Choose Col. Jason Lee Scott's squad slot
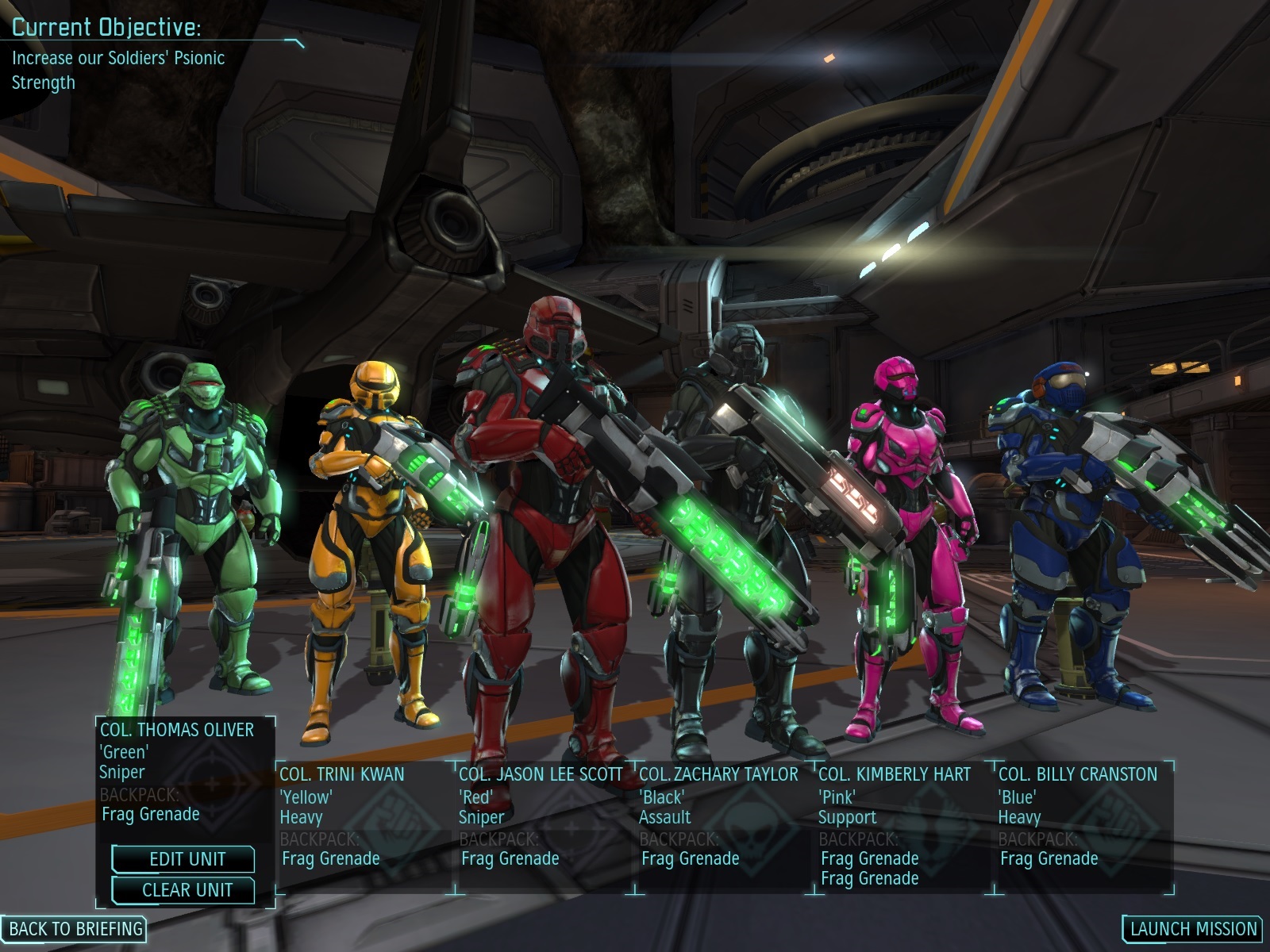Viewport: 1270px width, 952px height. pos(545,817)
